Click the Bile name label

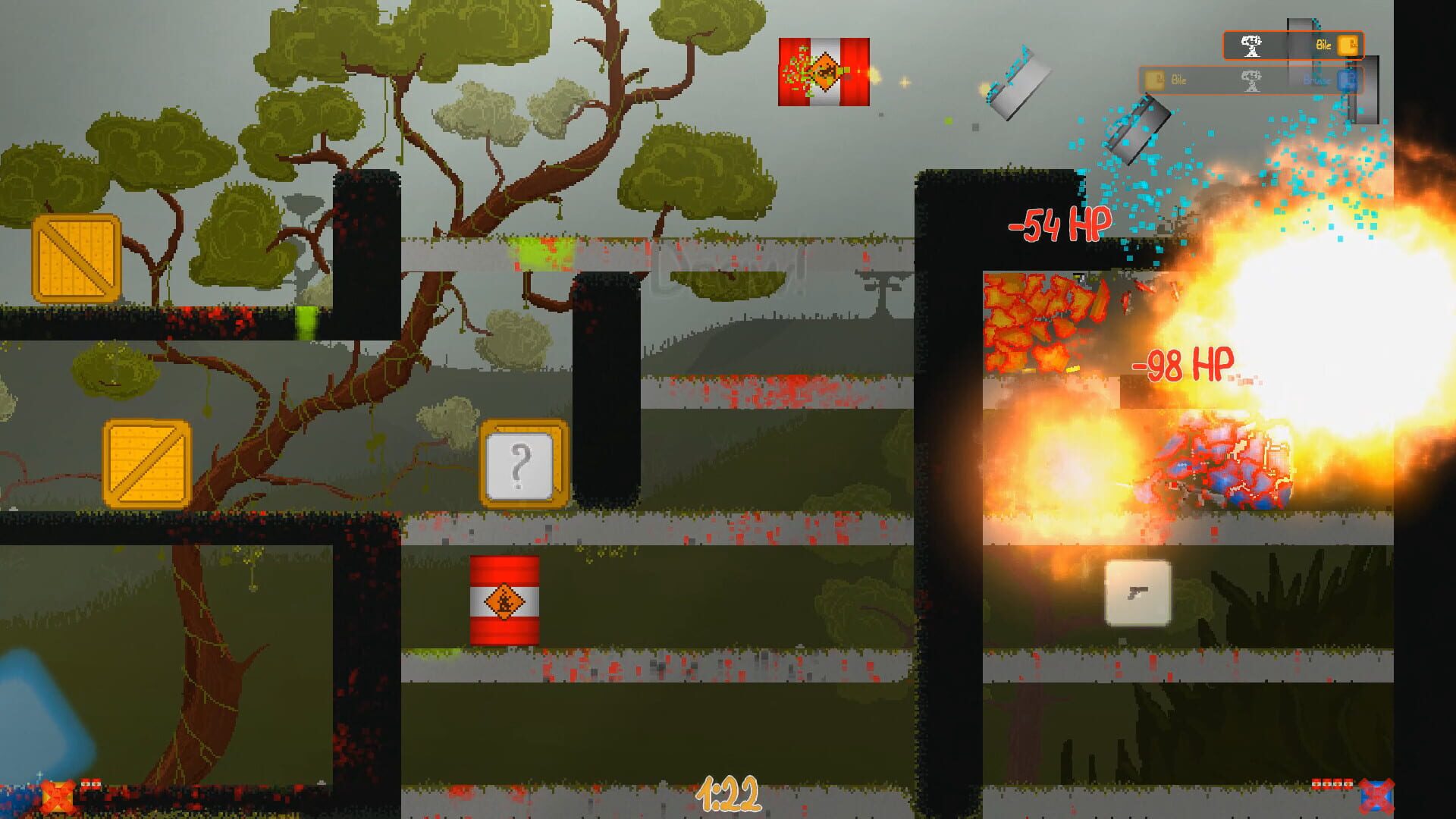[1323, 45]
